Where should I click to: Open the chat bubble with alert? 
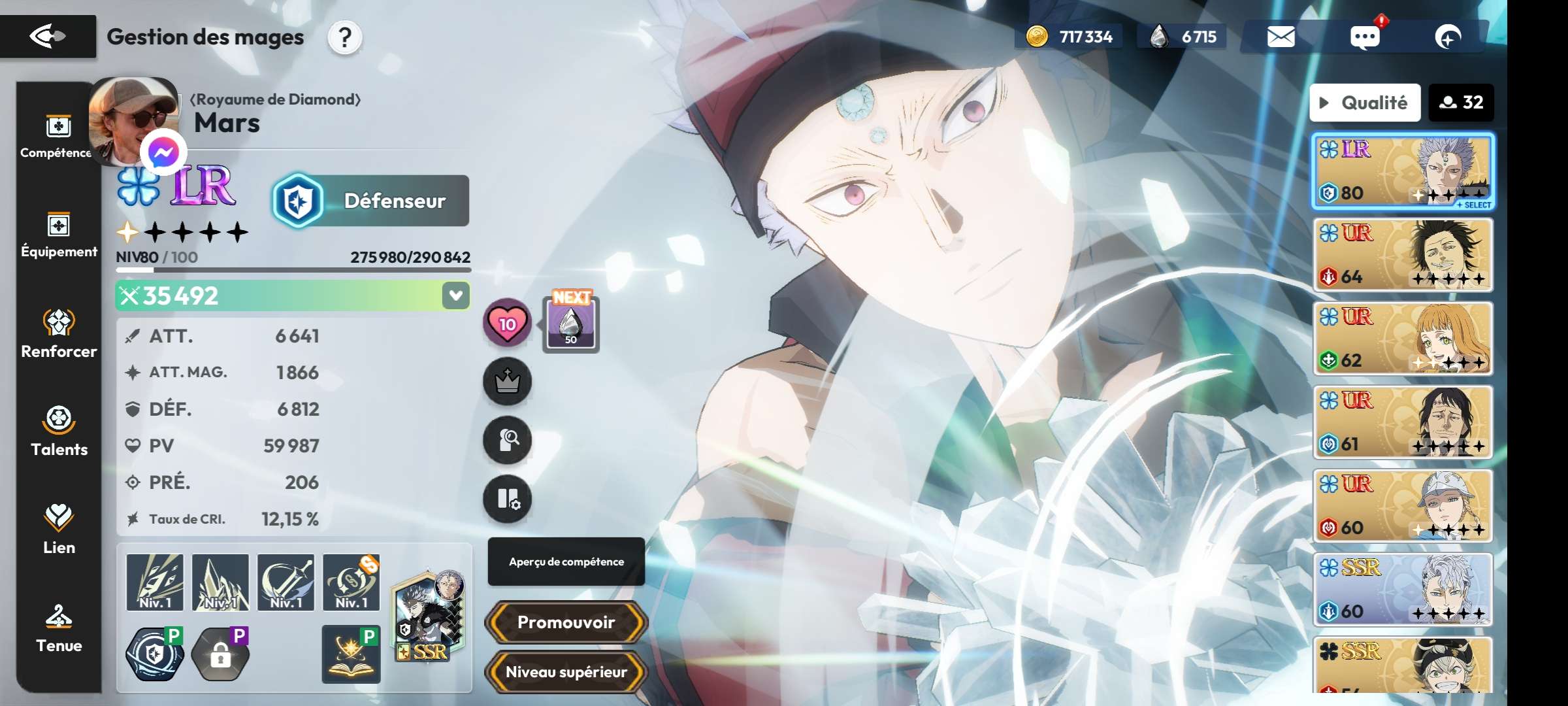tap(1365, 37)
